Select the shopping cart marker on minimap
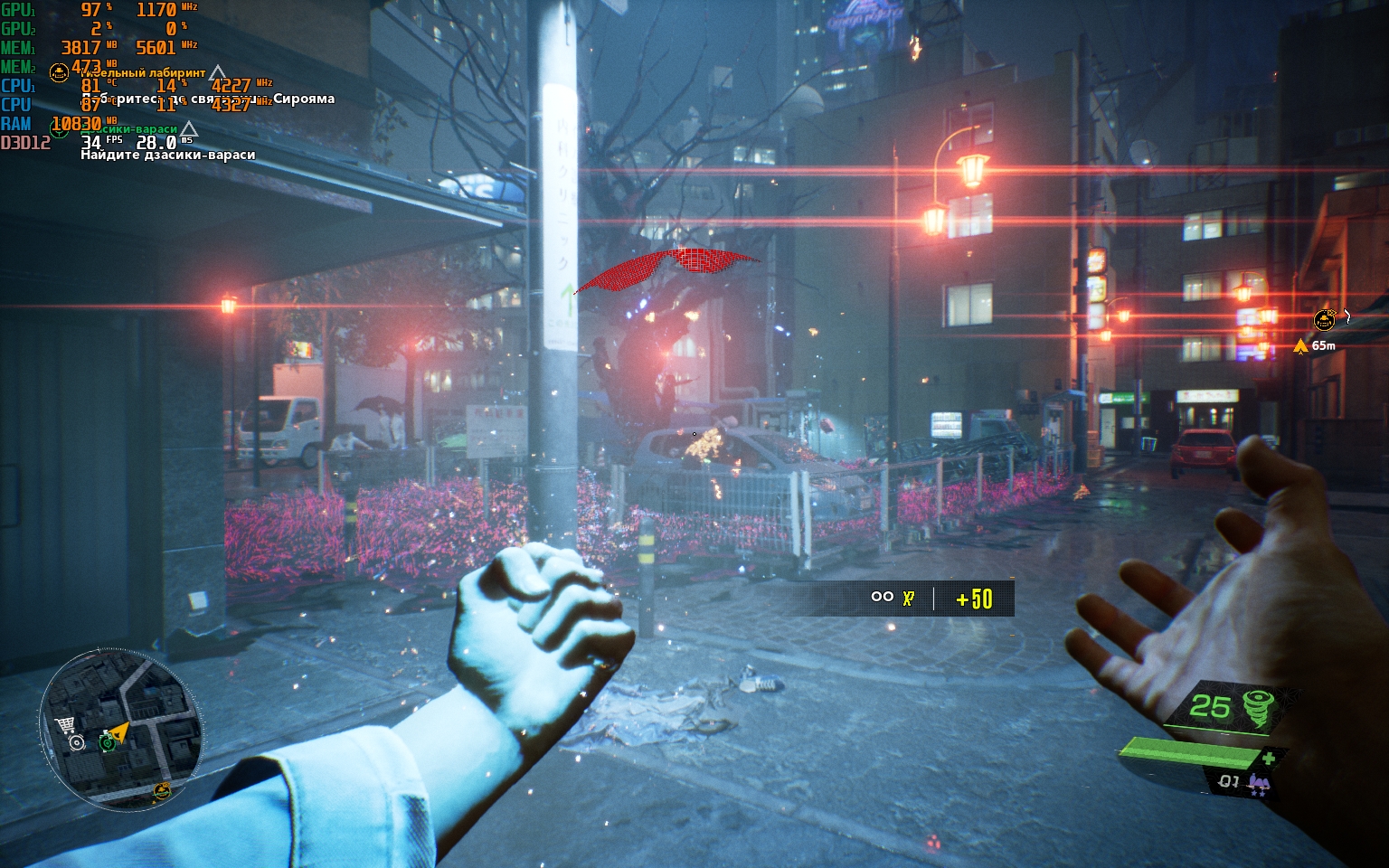 coord(64,724)
